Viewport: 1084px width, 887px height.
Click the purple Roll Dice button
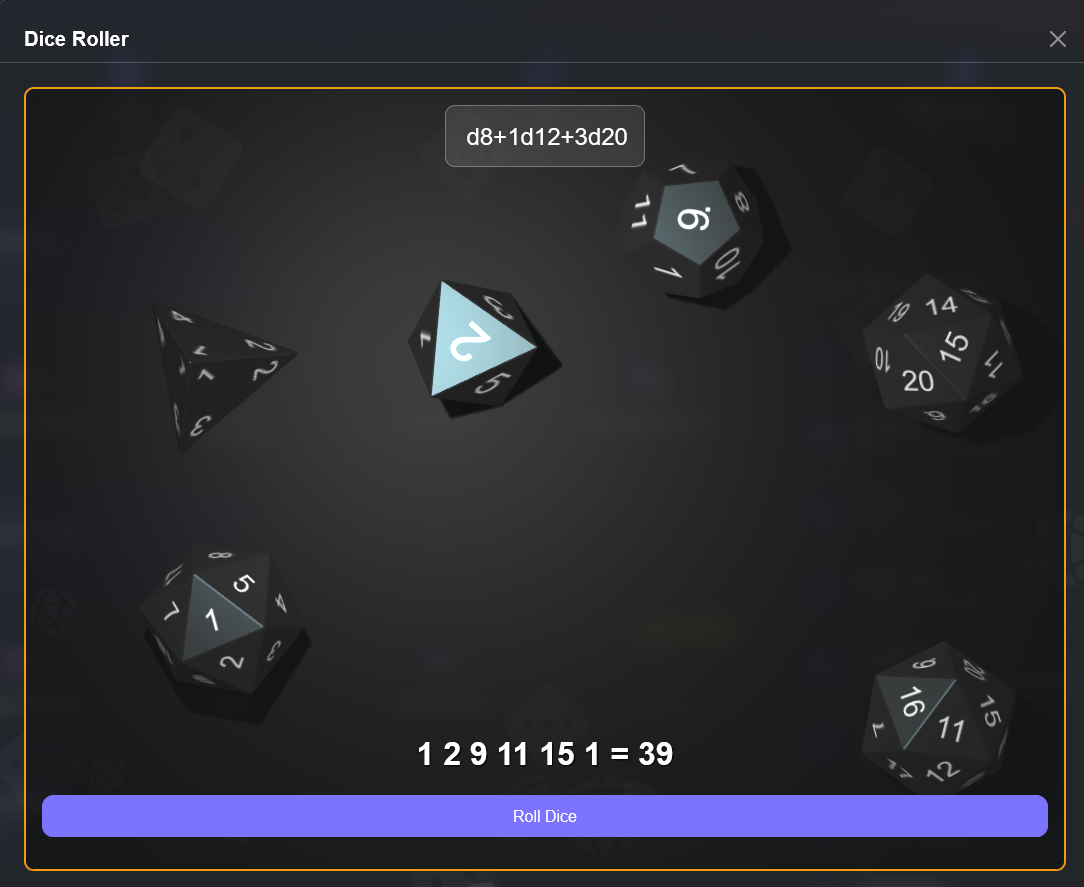(x=544, y=816)
